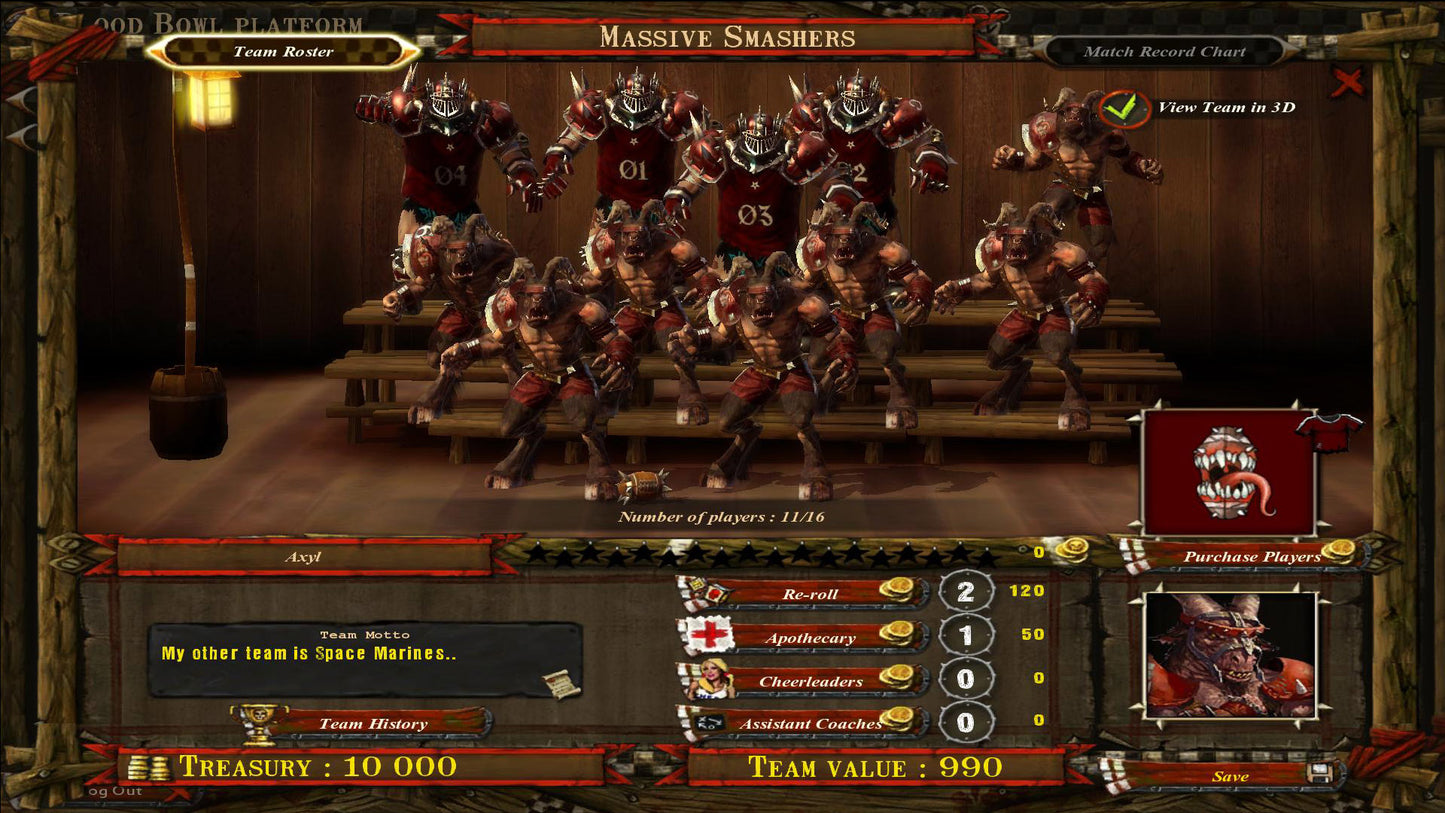
Task: Click the coin icon next to Purchase Players
Action: [1340, 549]
